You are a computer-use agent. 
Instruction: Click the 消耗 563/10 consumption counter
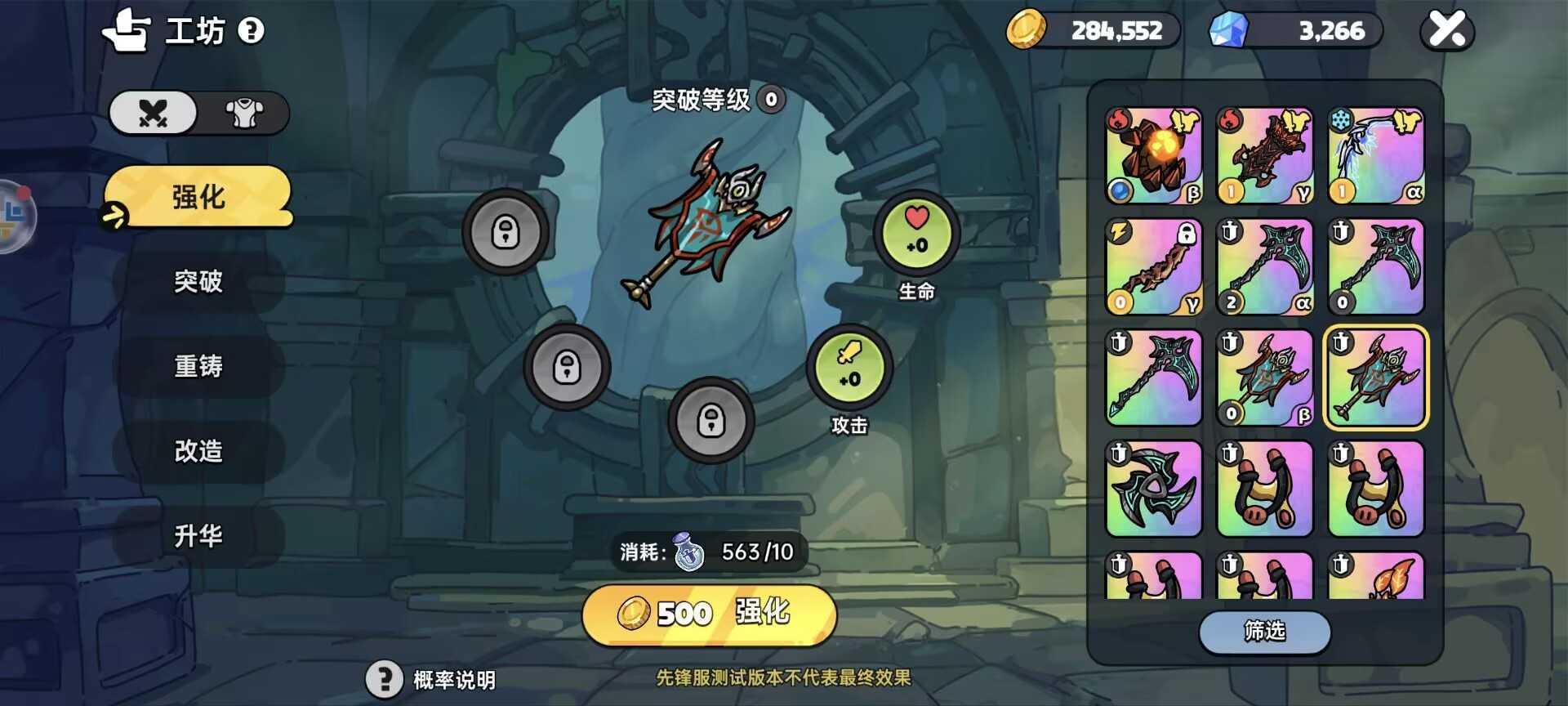pyautogui.click(x=710, y=552)
